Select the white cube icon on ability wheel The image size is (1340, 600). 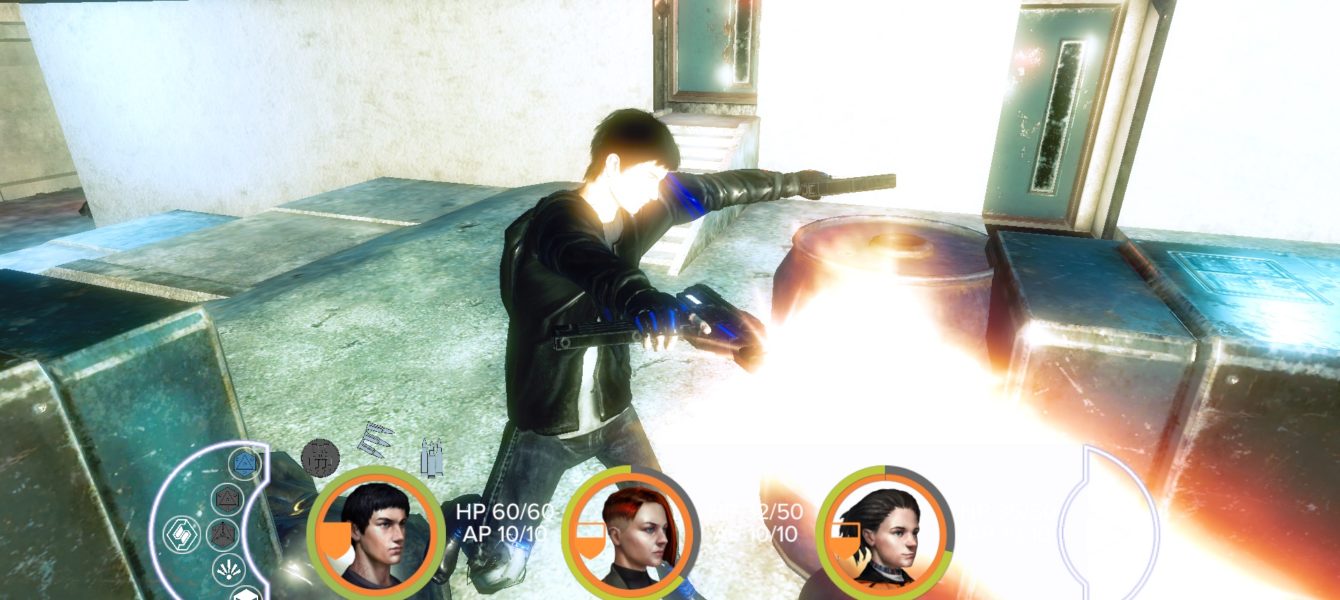244,593
